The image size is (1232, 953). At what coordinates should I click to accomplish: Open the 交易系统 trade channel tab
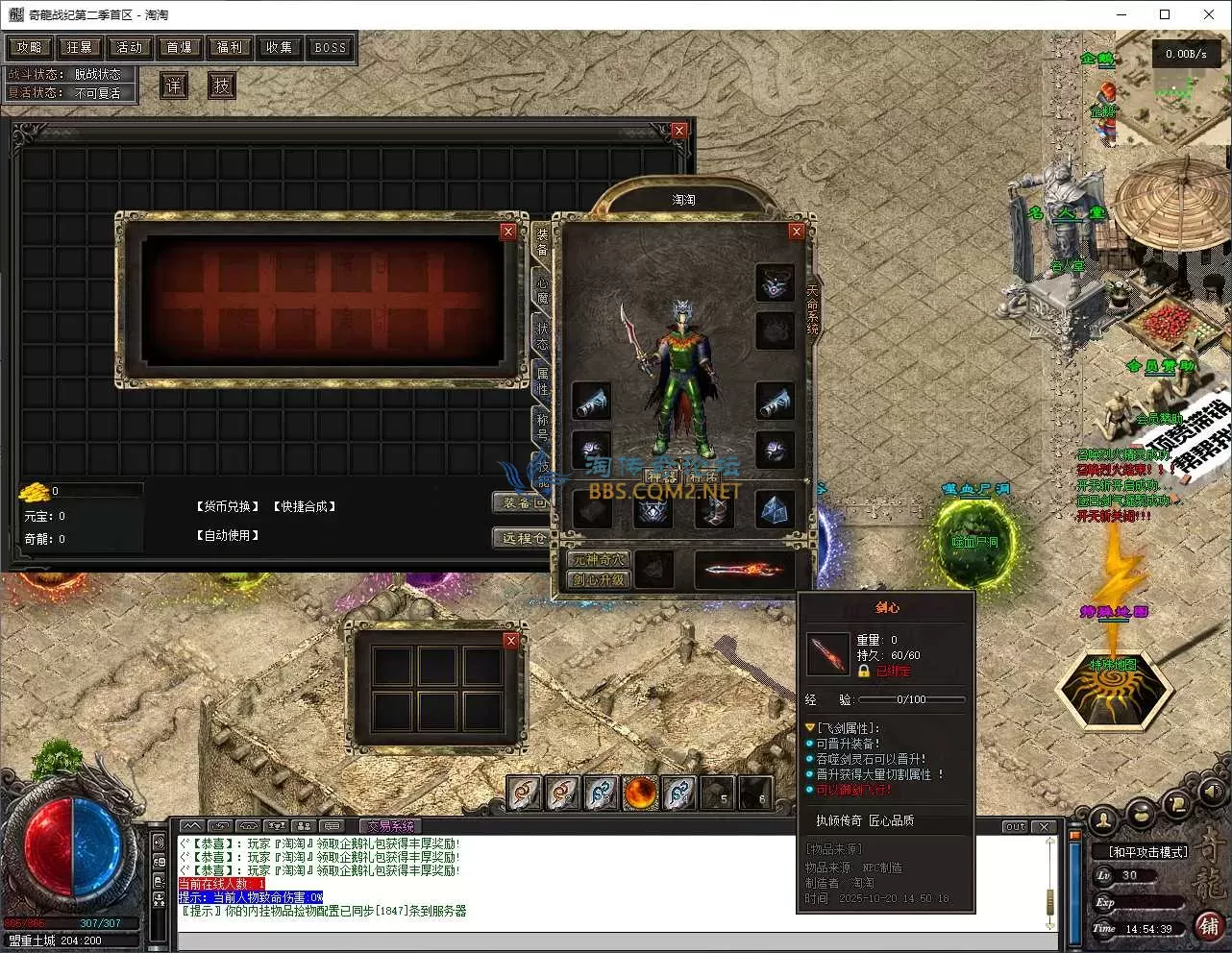390,826
